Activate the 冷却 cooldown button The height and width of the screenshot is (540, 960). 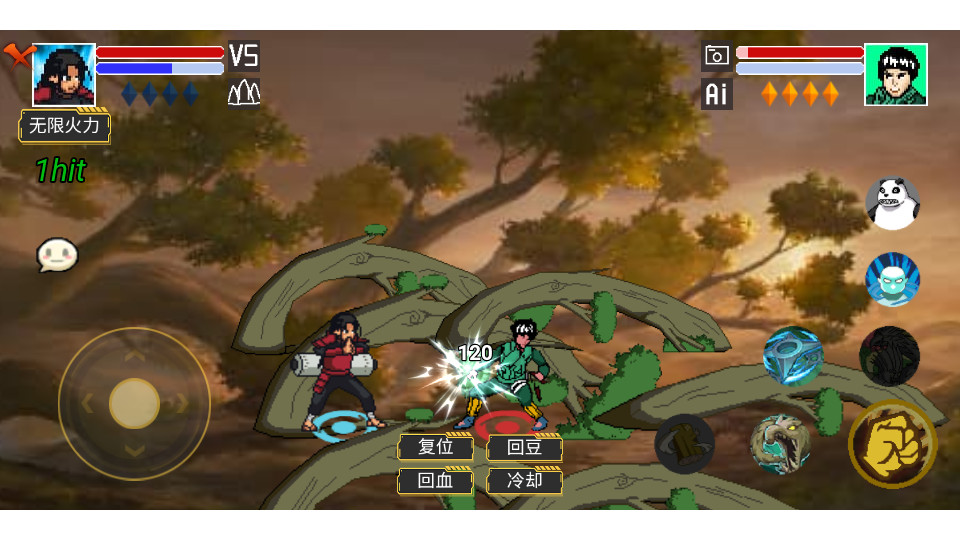click(524, 480)
